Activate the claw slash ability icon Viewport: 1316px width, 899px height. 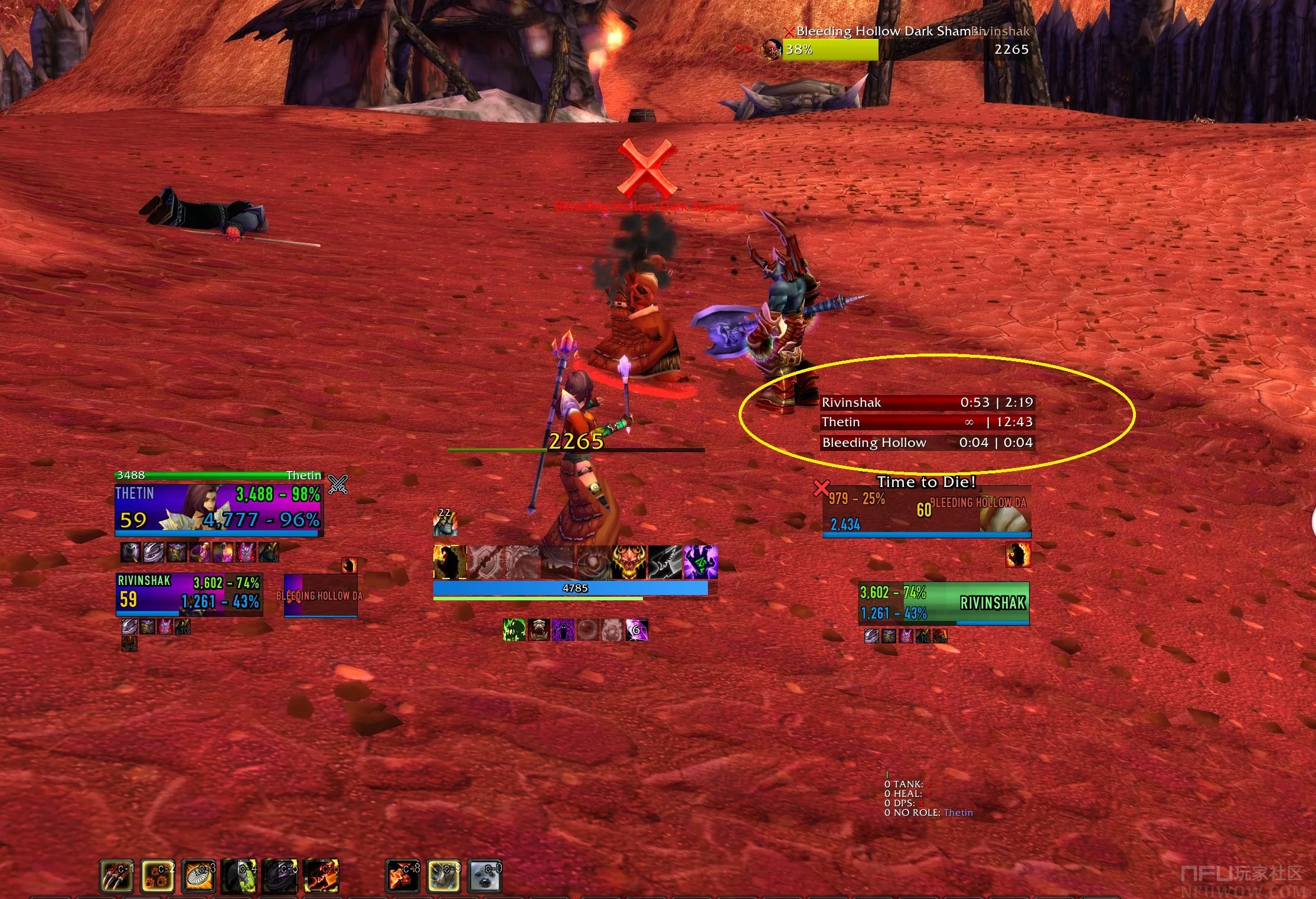[116, 875]
